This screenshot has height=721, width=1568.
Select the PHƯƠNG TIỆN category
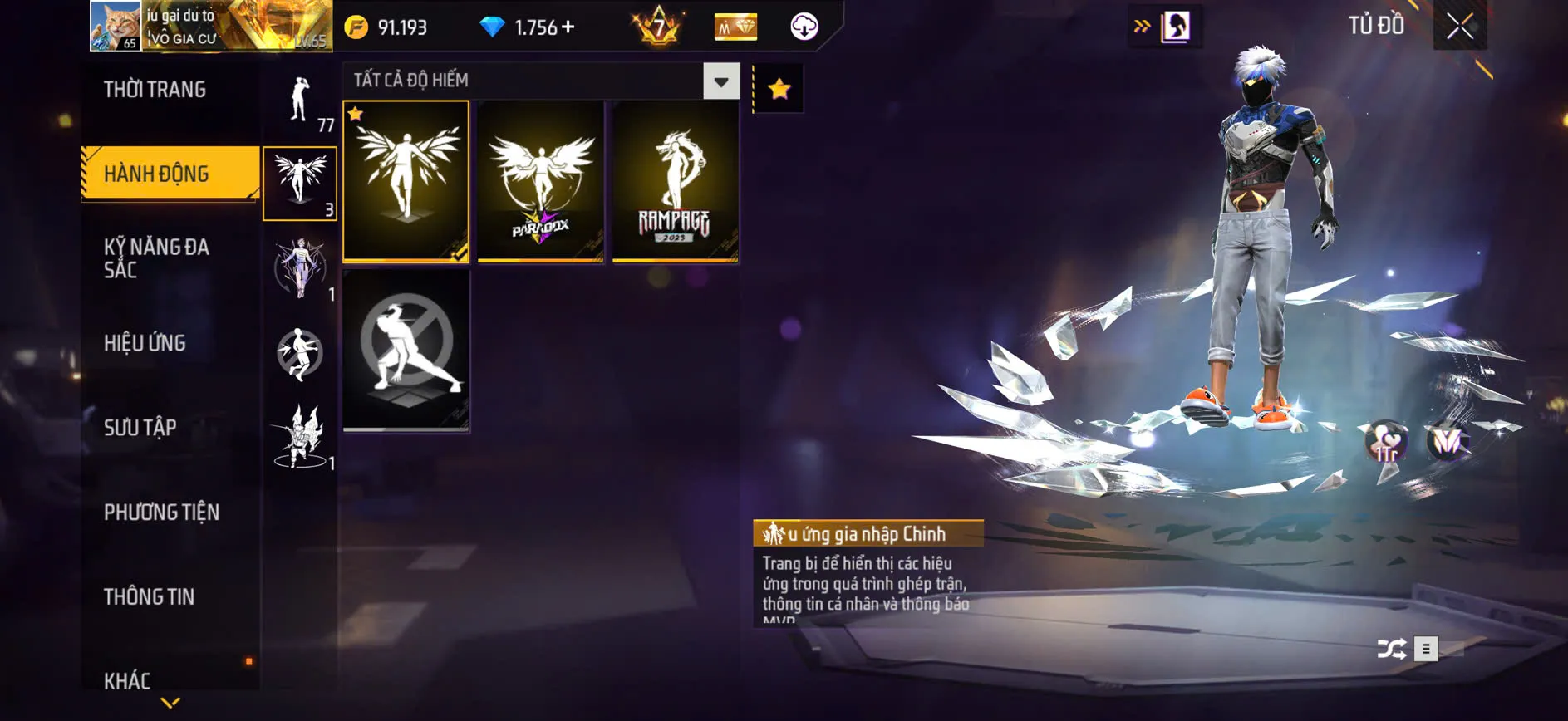(x=160, y=513)
